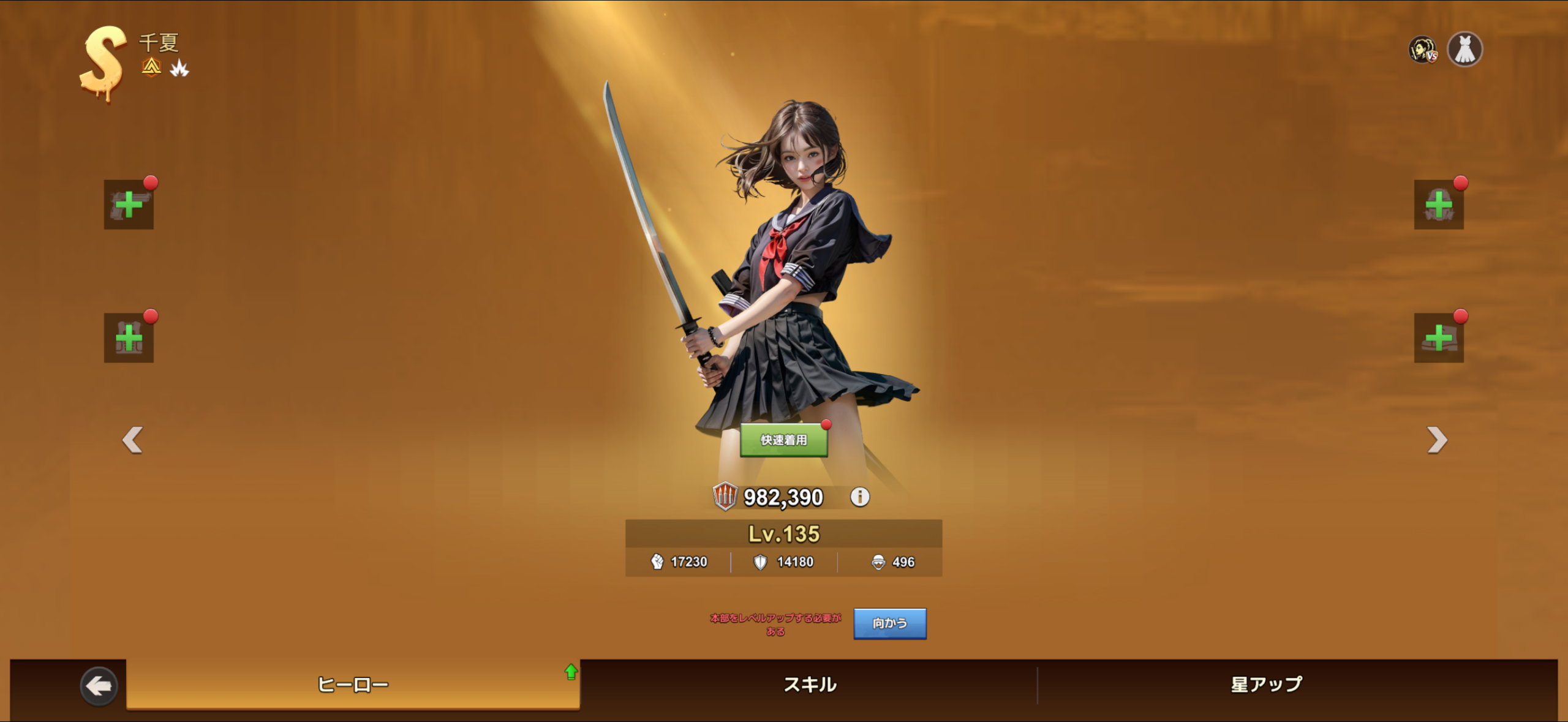Click the blue 向かう button
This screenshot has width=1568, height=722.
tap(889, 623)
